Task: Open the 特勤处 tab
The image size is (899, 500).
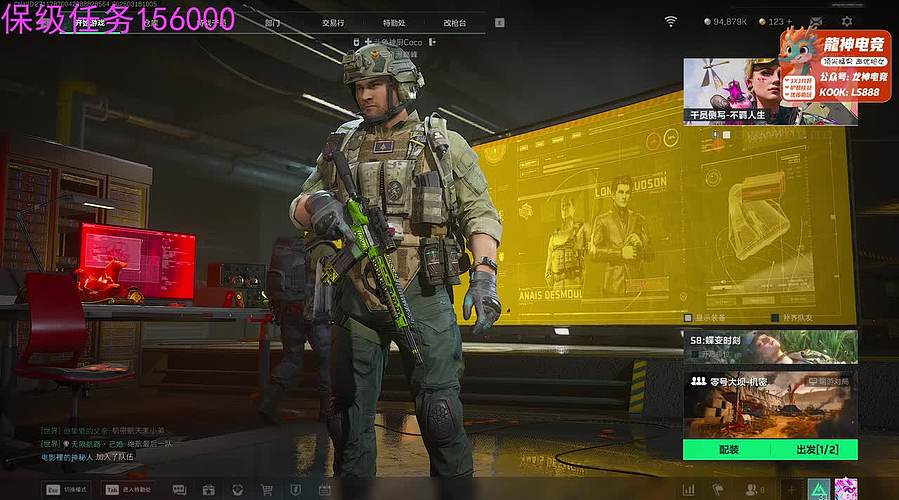Action: click(x=394, y=22)
